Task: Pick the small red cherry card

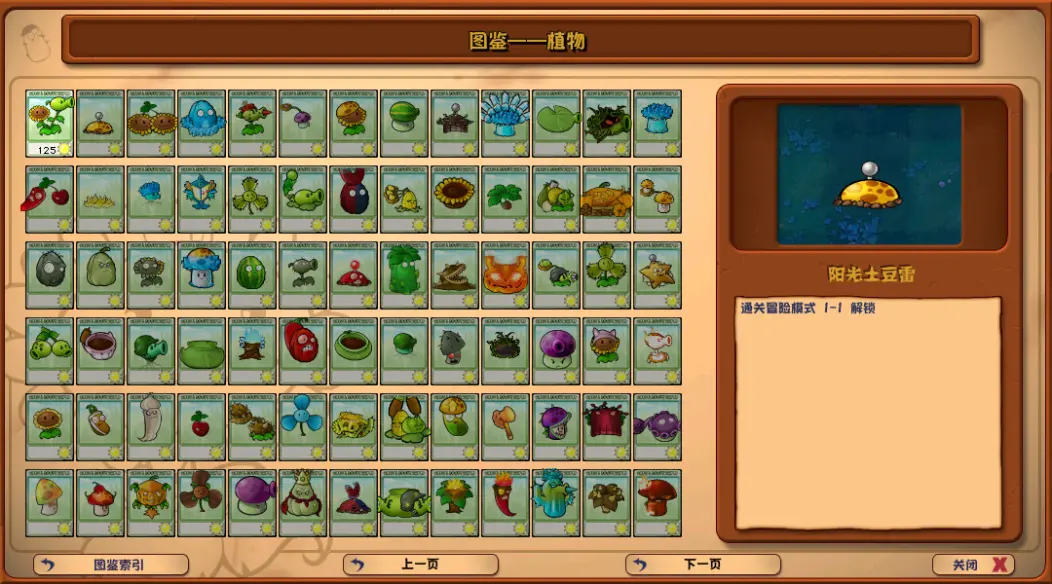Action: tap(202, 425)
